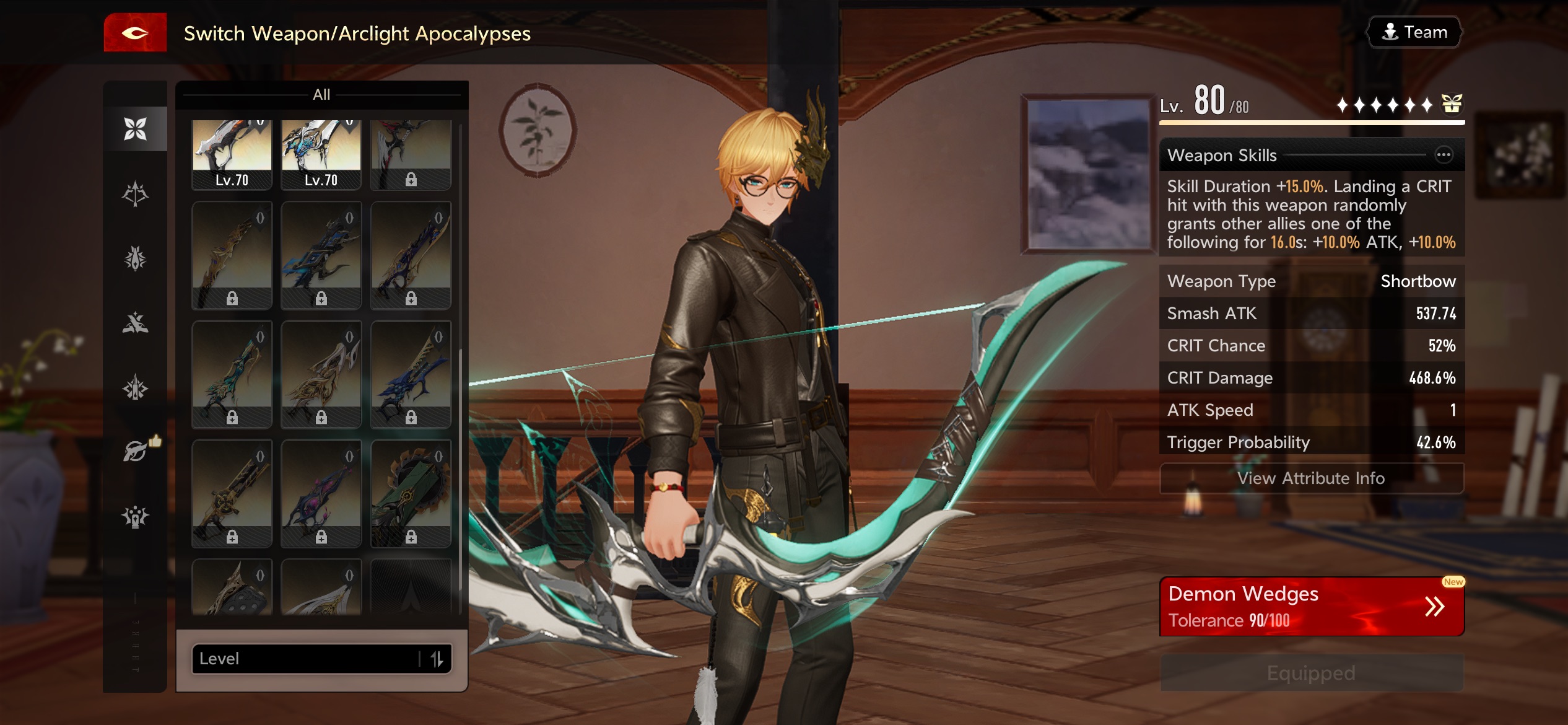Select the locked green gear-shaped weapon
This screenshot has width=1568, height=725.
411,493
